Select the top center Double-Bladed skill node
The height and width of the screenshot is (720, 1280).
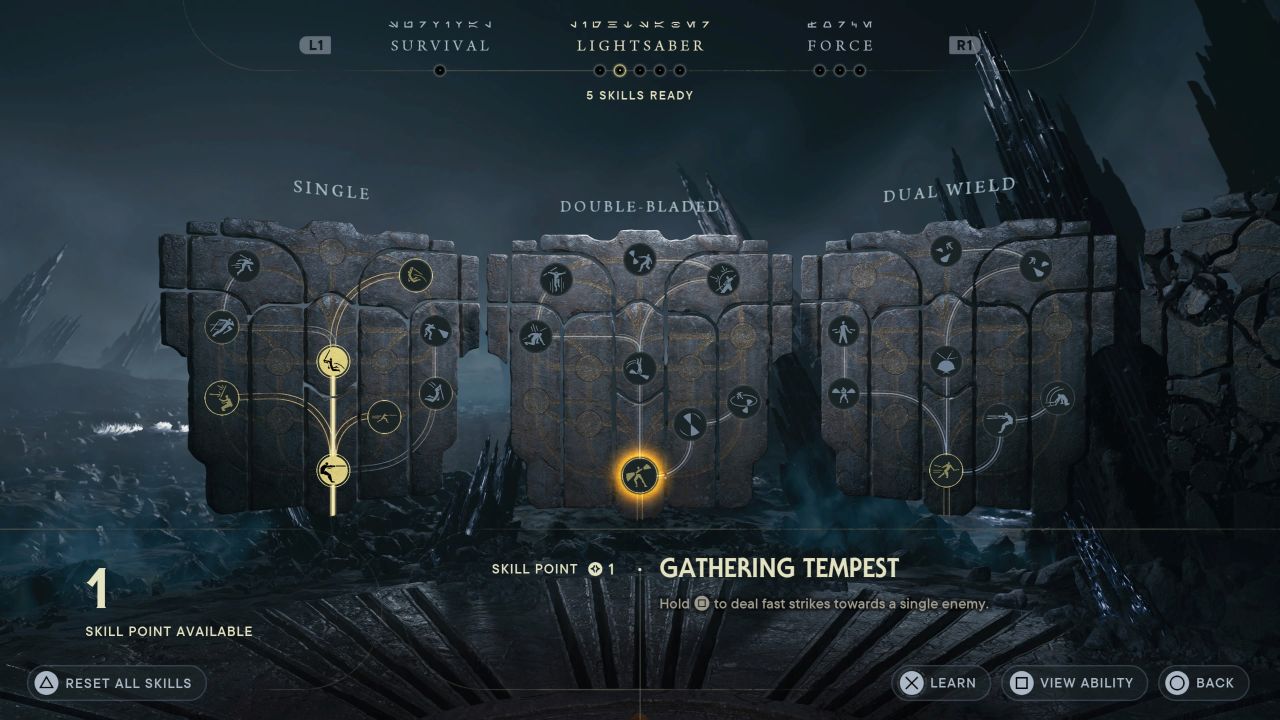pyautogui.click(x=639, y=259)
